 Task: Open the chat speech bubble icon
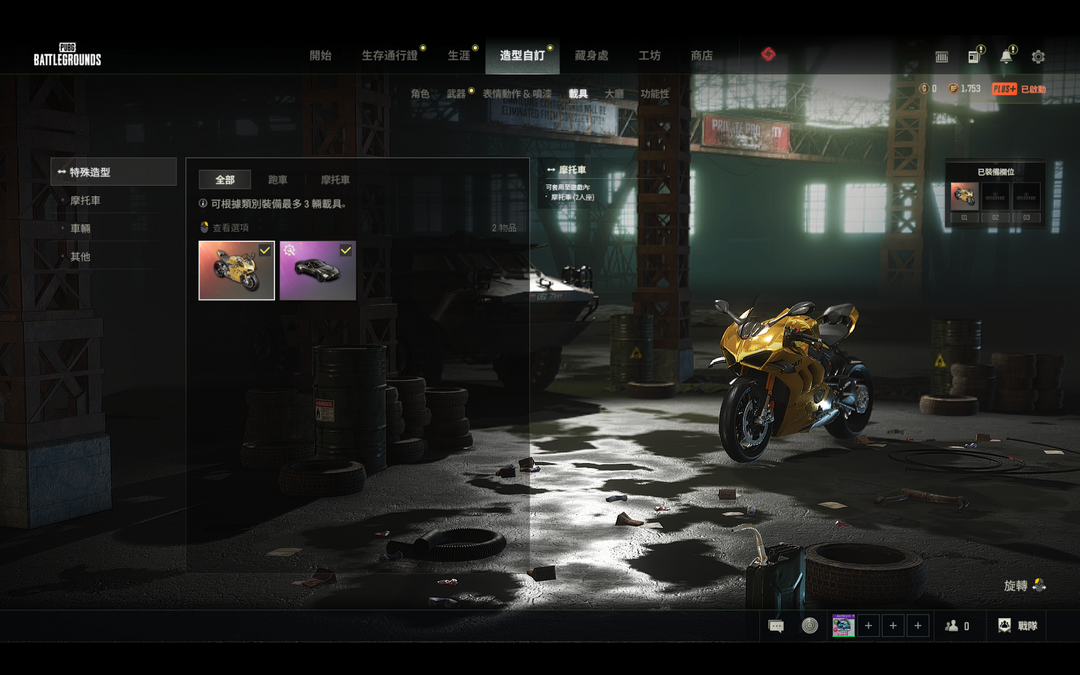[x=776, y=626]
